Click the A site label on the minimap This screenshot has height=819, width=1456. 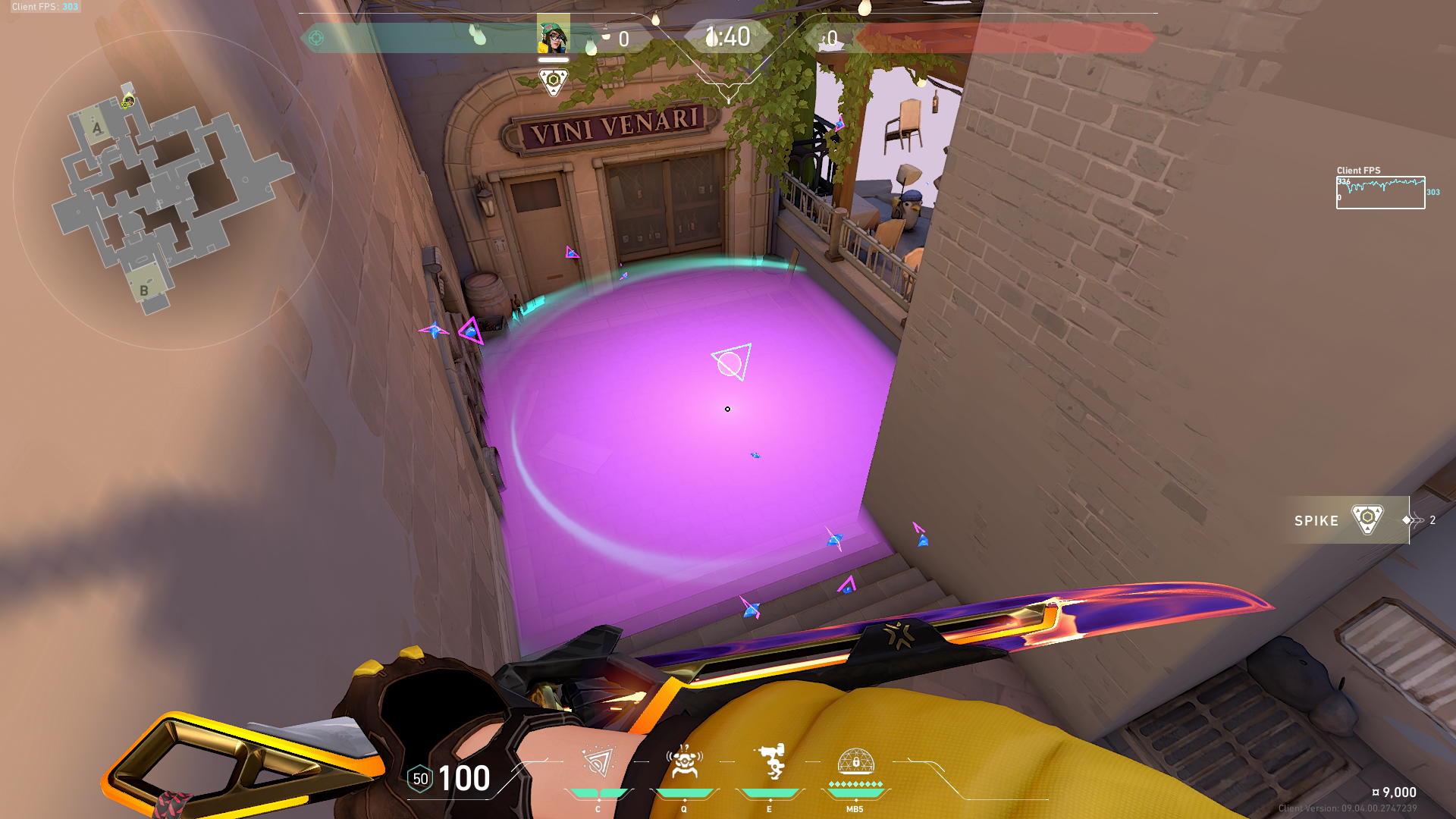(x=96, y=129)
